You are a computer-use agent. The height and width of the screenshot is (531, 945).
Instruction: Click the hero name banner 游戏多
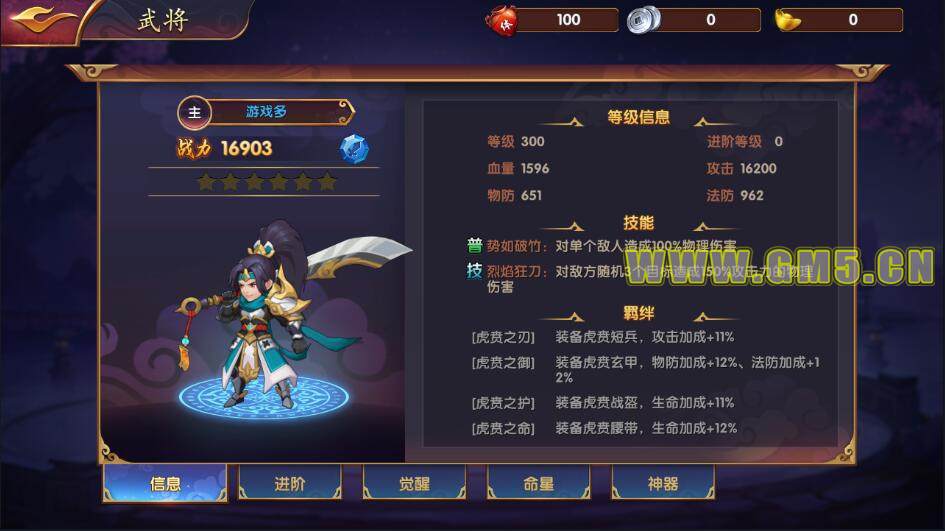266,112
